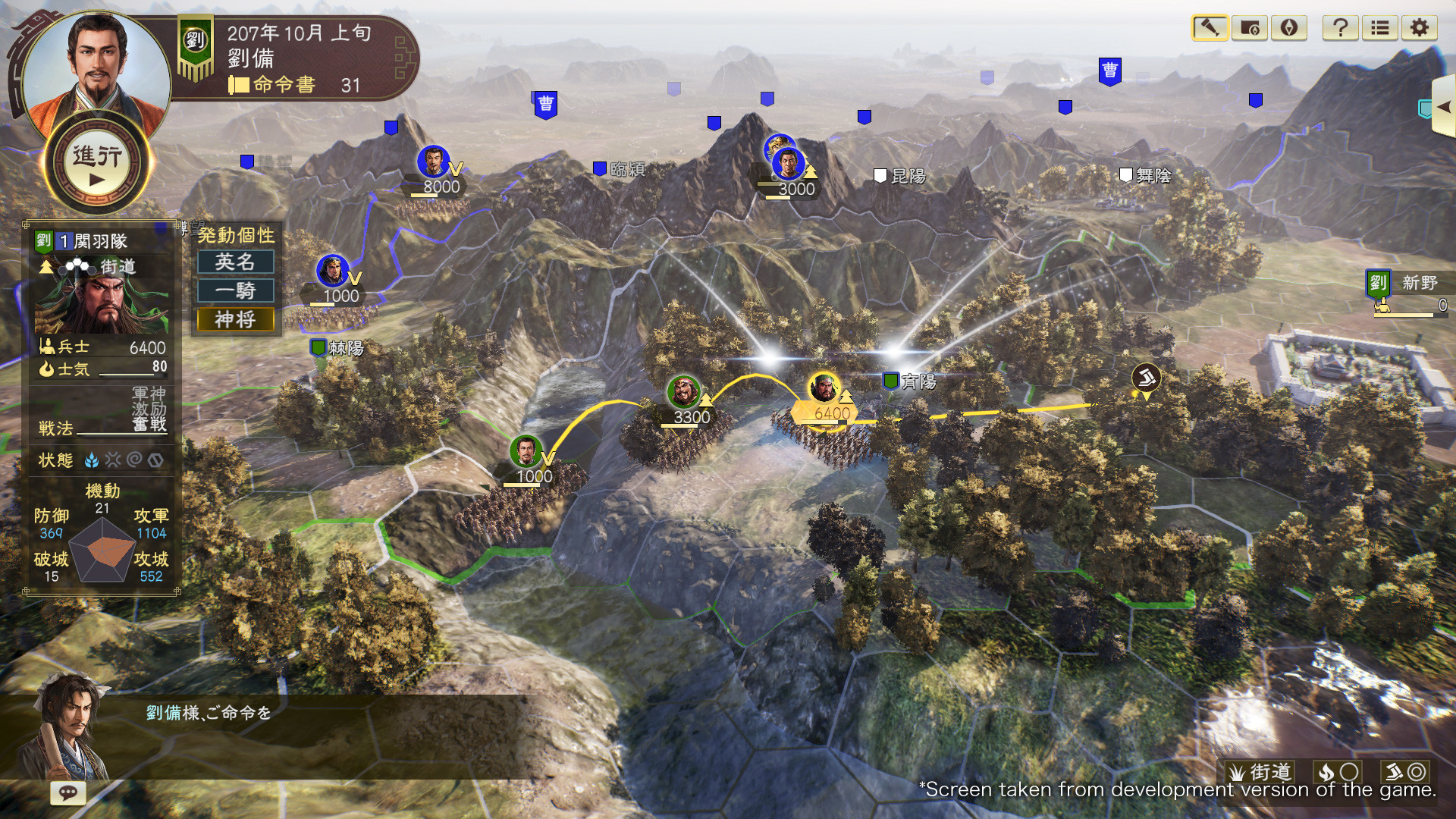Toggle the 神将 trait in the 発動個性 panel
This screenshot has height=819, width=1456.
pyautogui.click(x=236, y=319)
